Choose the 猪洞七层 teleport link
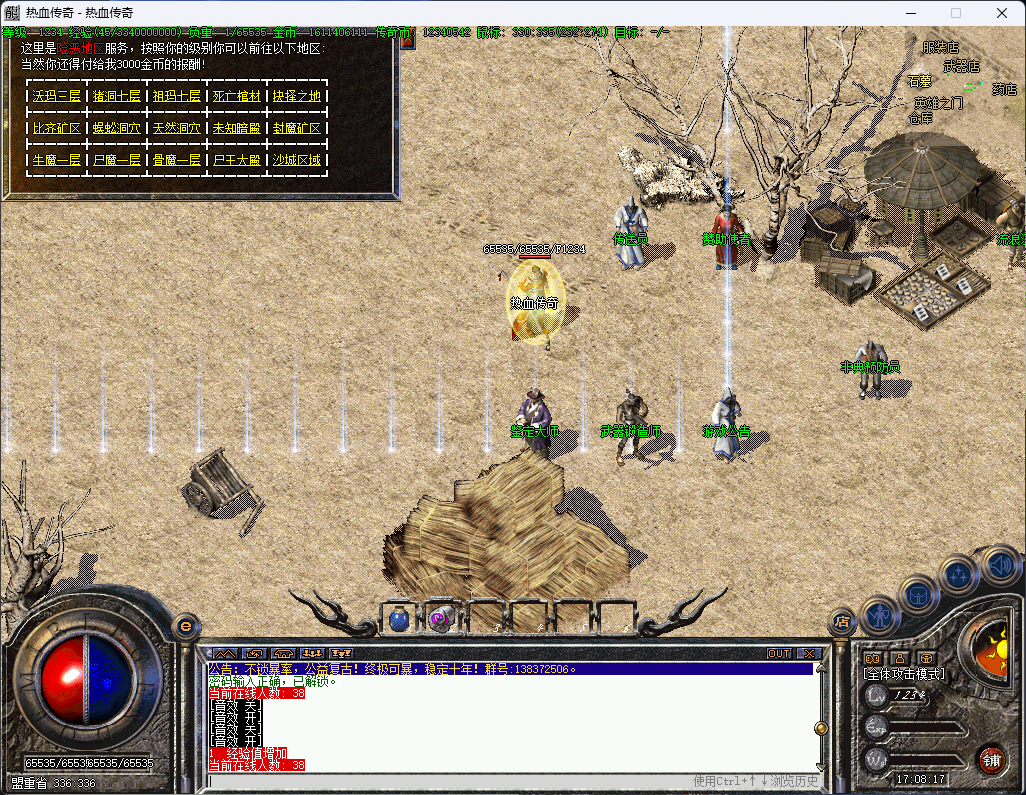This screenshot has width=1026, height=795. pos(116,96)
